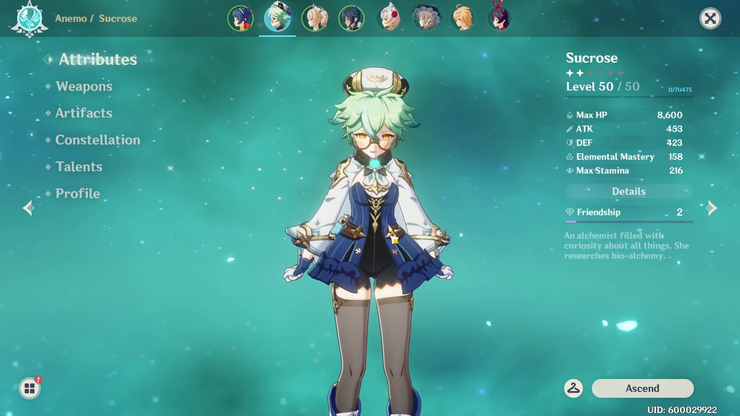This screenshot has height=416, width=740.
Task: Switch to the Weapons menu entry
Action: point(84,87)
